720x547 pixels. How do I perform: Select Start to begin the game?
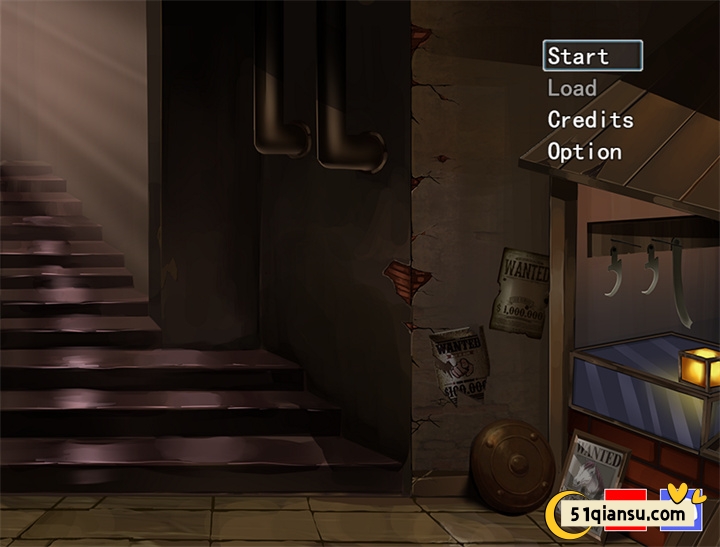click(x=579, y=56)
